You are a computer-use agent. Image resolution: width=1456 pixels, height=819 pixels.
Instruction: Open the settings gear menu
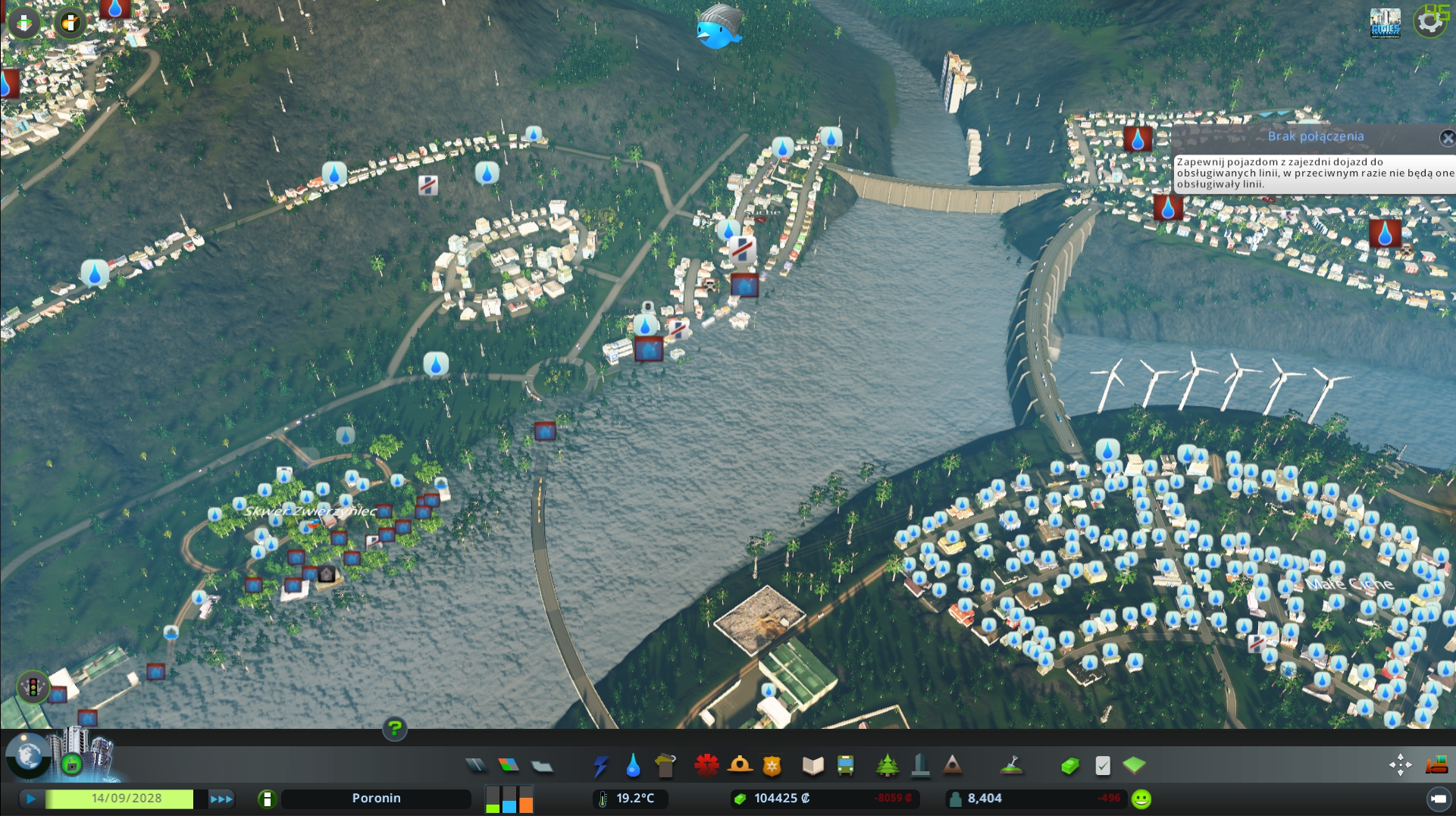(x=1429, y=22)
